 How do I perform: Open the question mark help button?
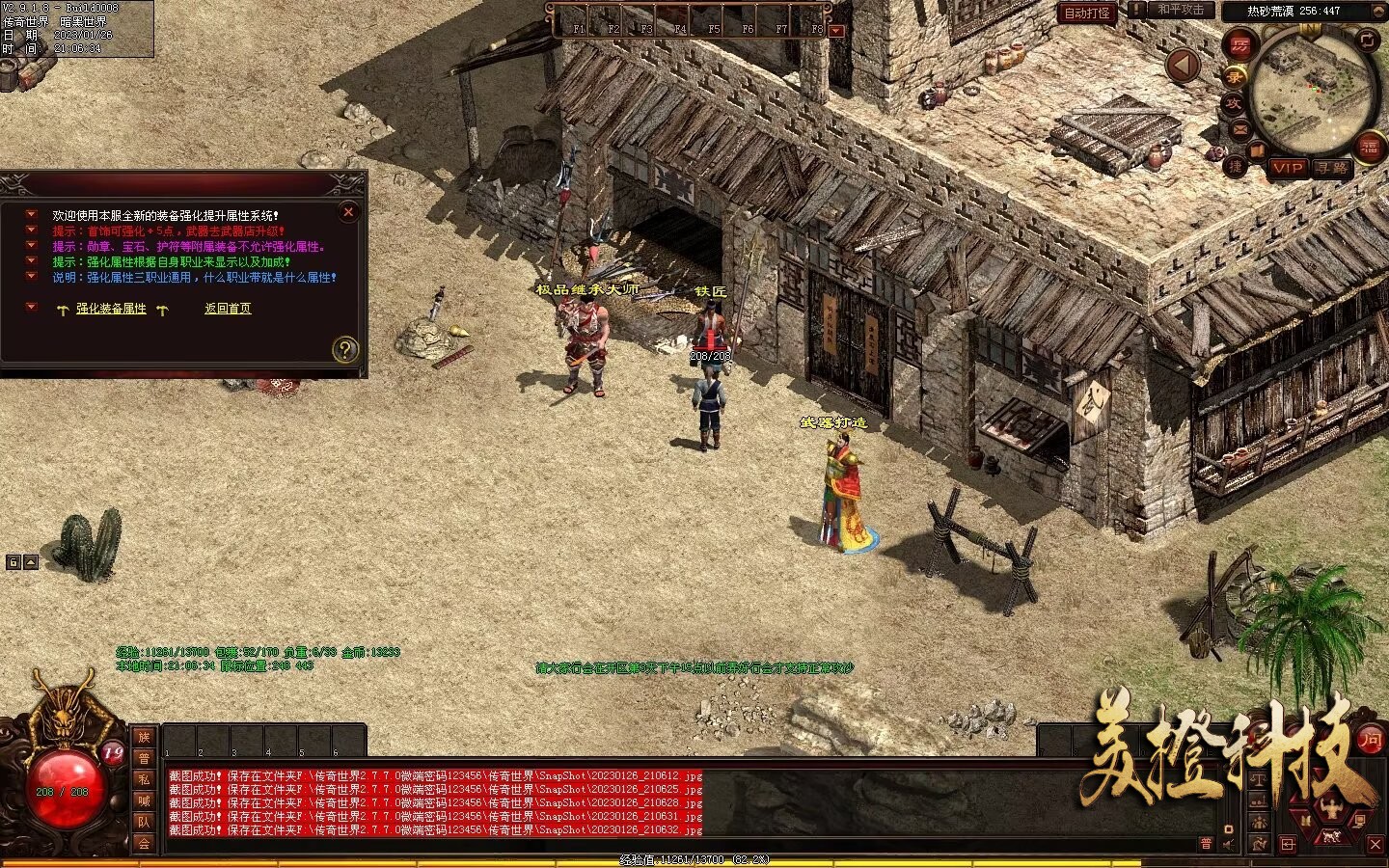tap(345, 349)
